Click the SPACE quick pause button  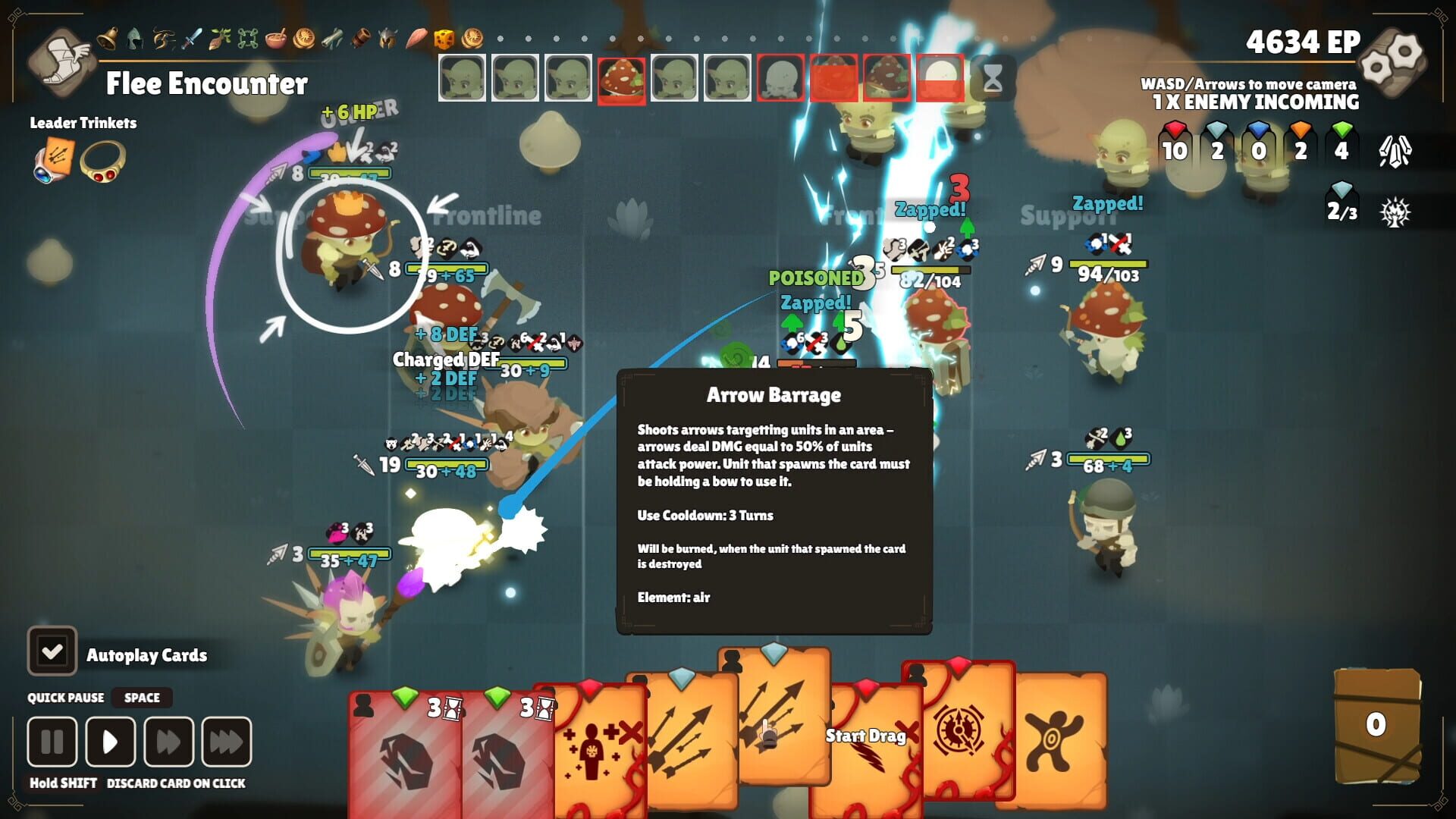click(x=141, y=698)
